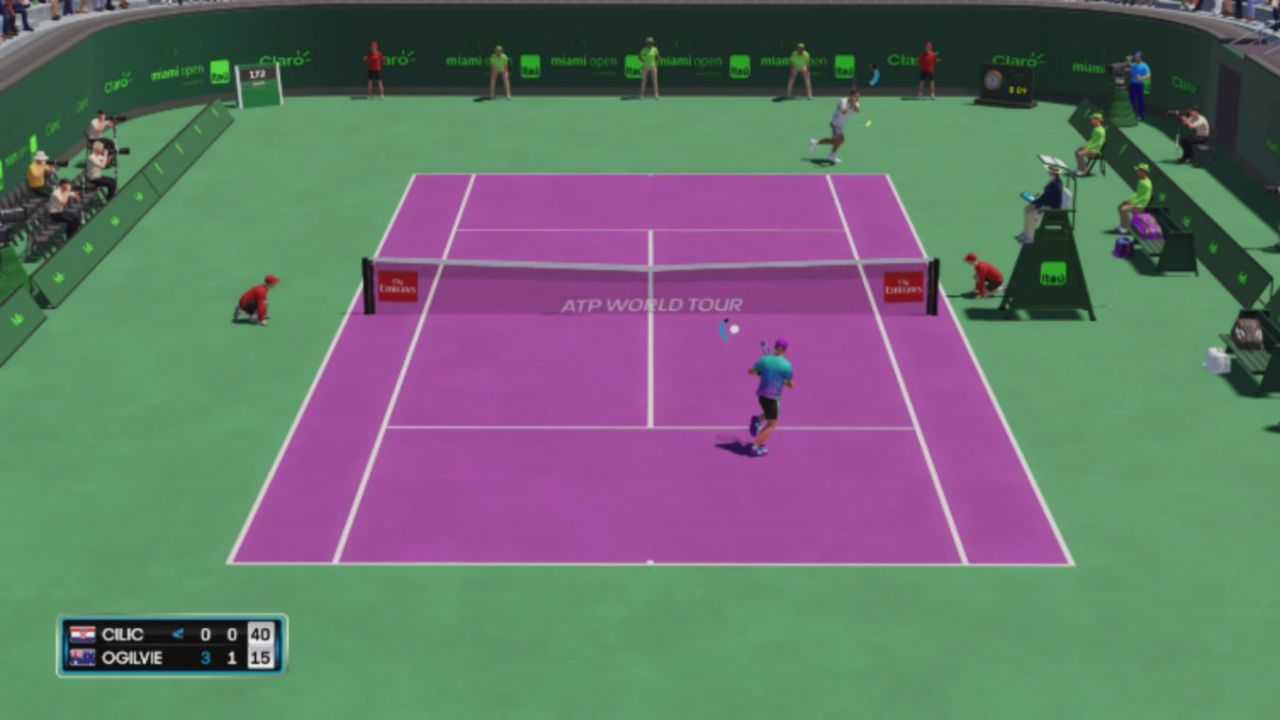Click the CILIC row in the scoreboard

point(125,634)
